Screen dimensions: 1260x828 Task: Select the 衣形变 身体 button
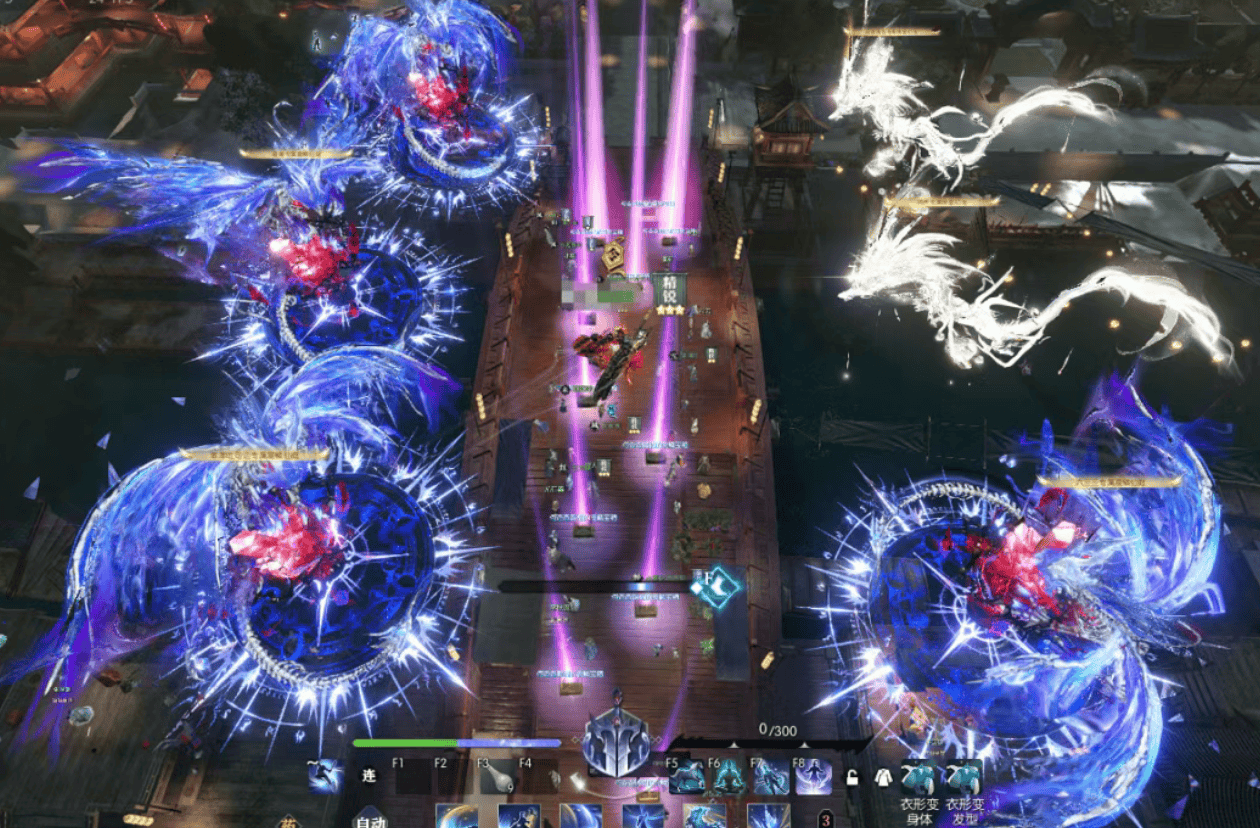(x=919, y=778)
